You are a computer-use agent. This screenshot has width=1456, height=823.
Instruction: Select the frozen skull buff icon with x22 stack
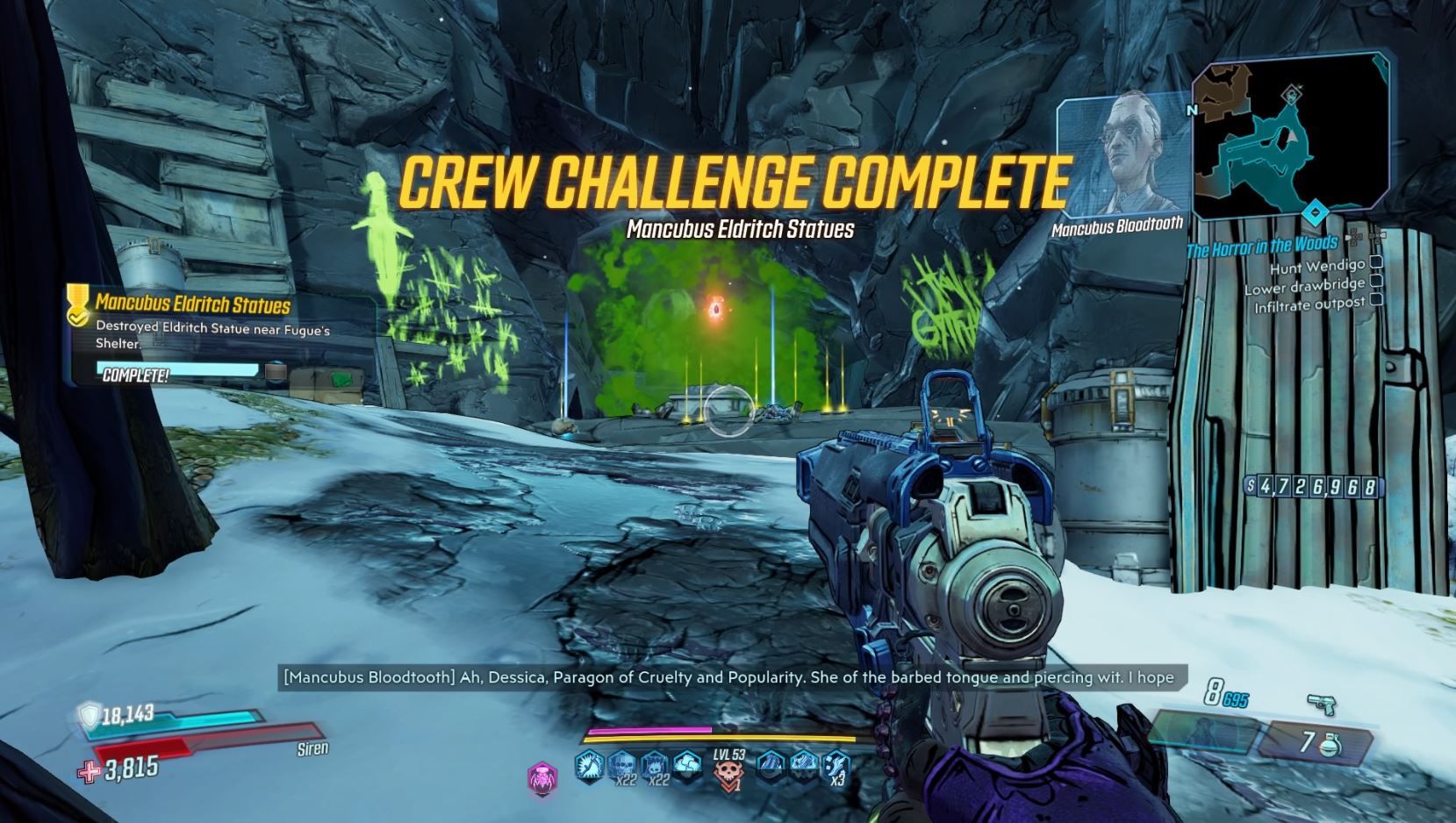[653, 765]
